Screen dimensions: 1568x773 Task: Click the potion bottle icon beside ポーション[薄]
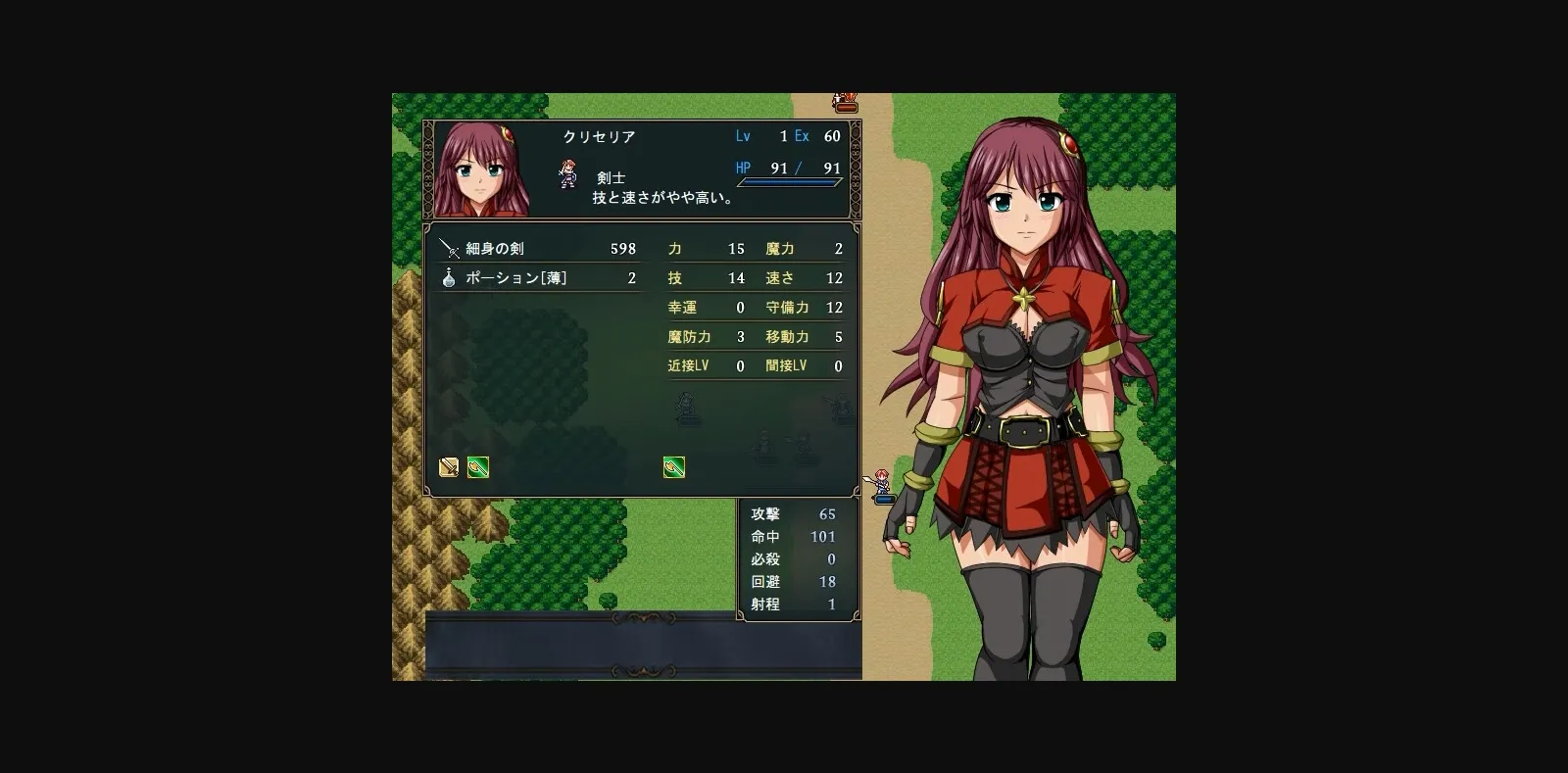click(448, 277)
